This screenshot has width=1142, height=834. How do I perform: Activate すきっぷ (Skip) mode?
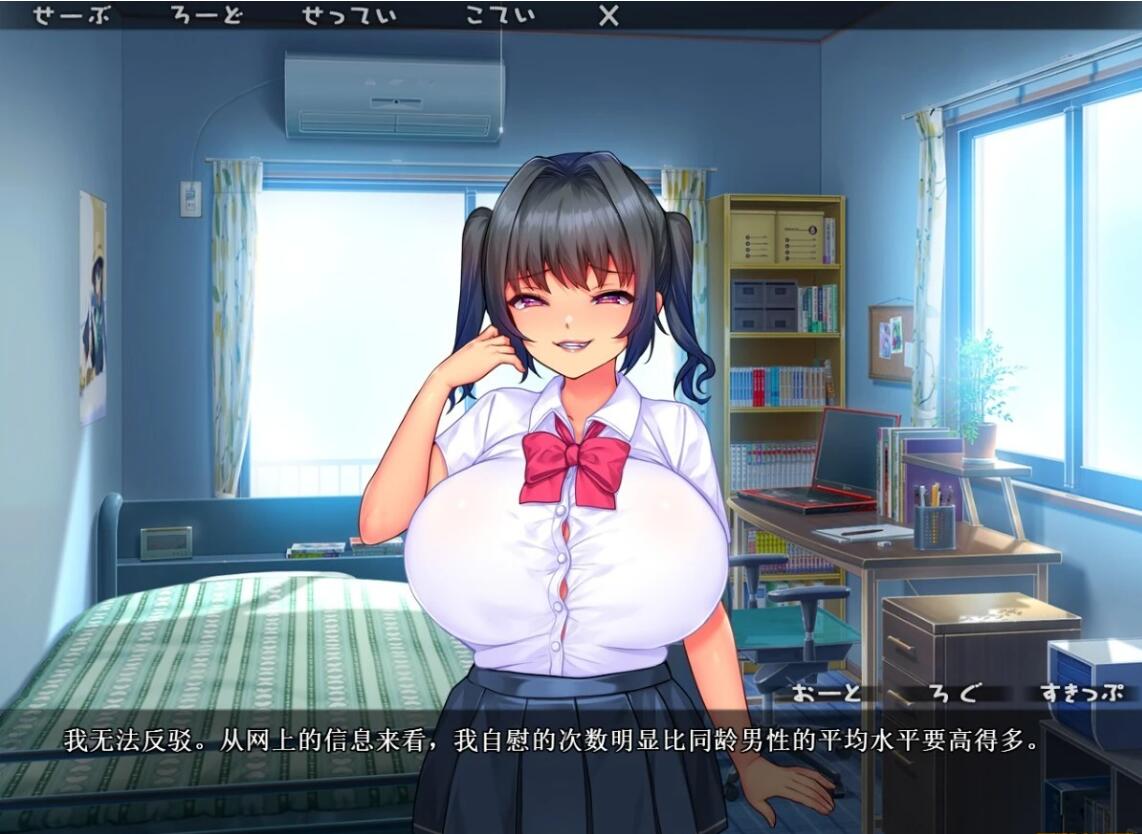coord(1080,693)
